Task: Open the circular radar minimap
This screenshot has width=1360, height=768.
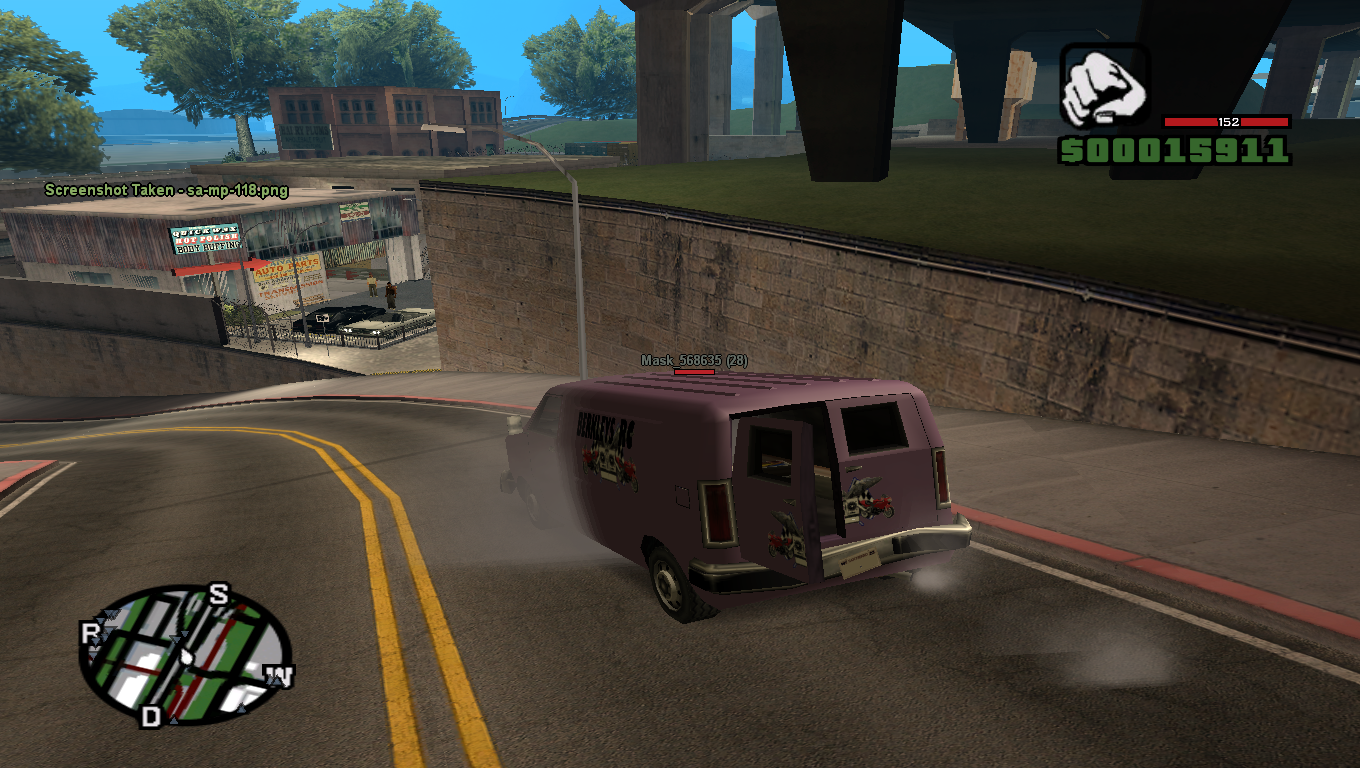Action: tap(185, 655)
